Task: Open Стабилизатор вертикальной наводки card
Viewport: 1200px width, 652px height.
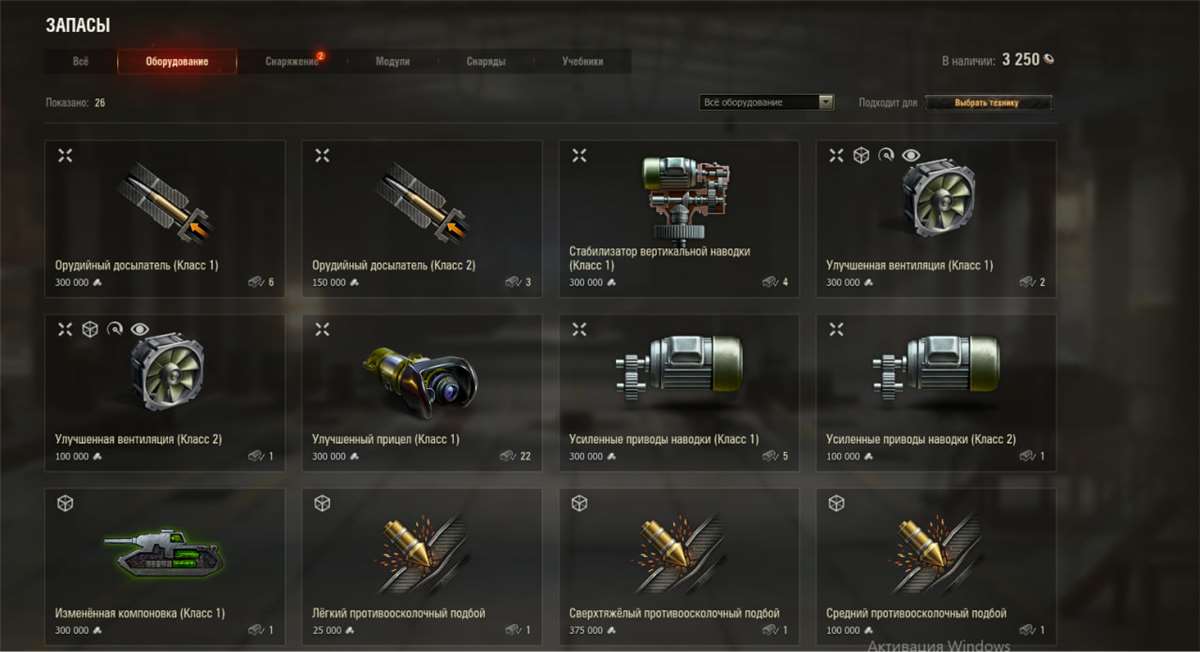Action: [679, 219]
